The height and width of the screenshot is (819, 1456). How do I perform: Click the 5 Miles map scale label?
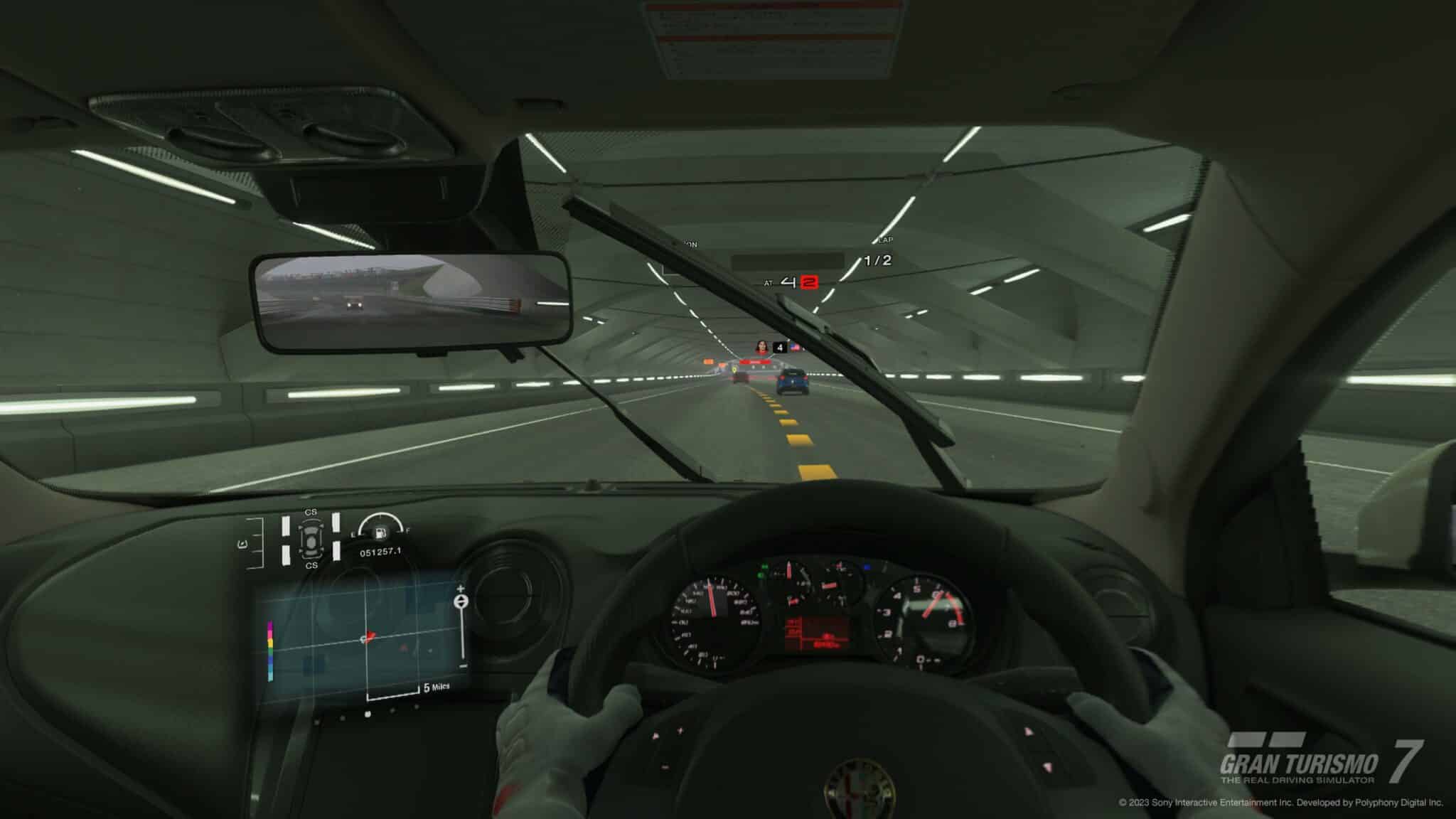point(436,687)
